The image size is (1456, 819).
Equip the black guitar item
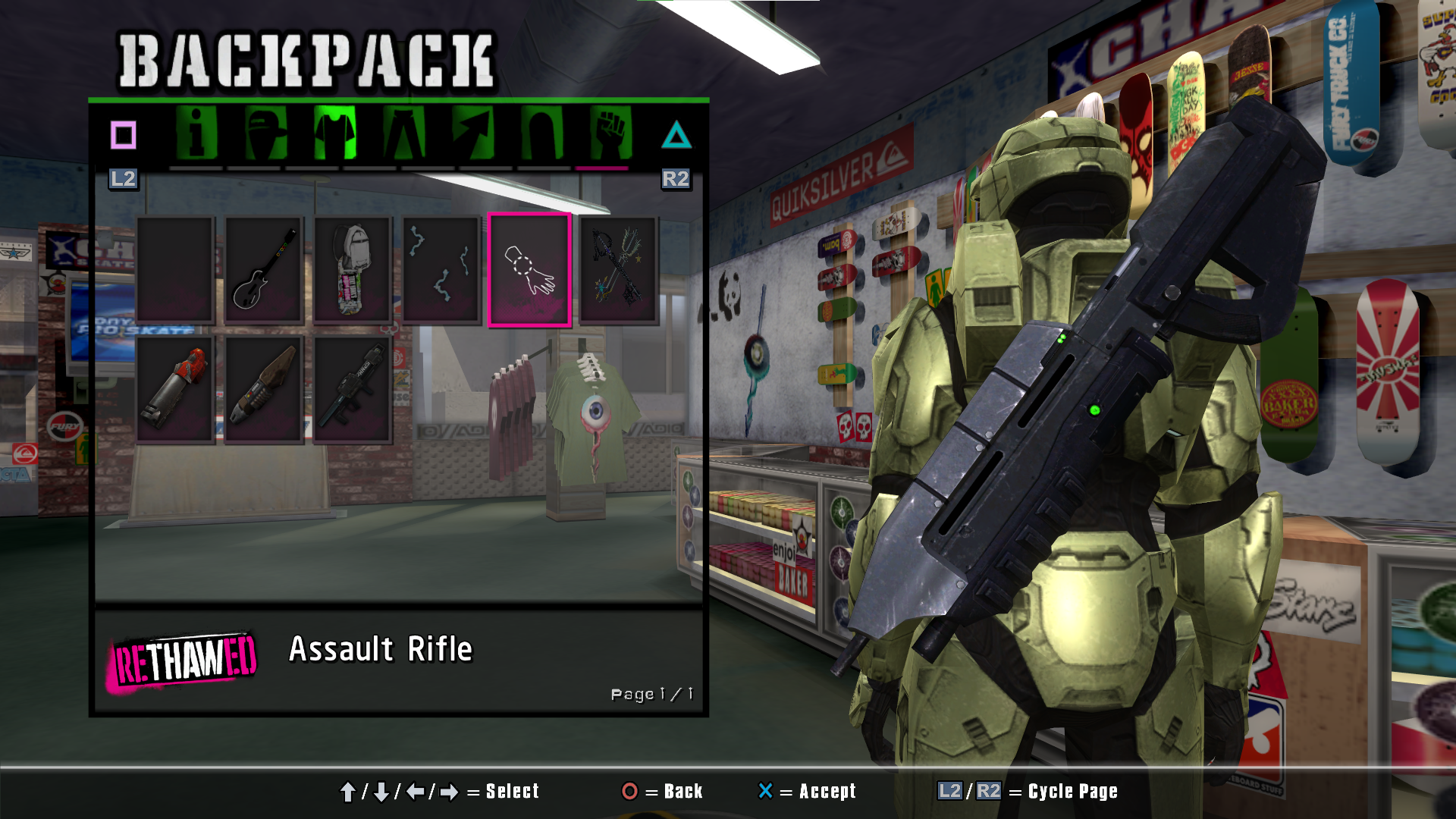tap(264, 270)
